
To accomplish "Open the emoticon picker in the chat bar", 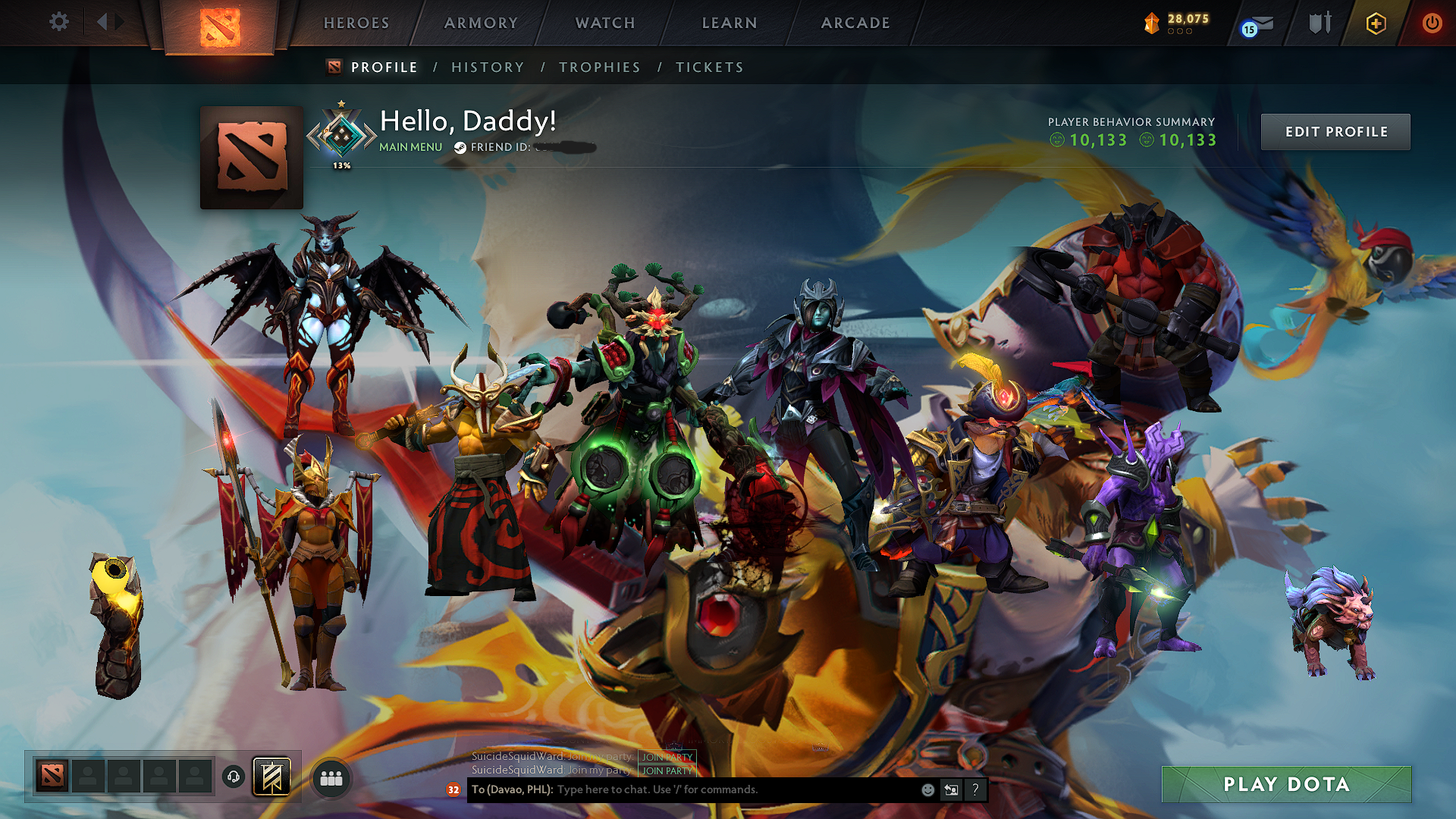I will [x=927, y=789].
